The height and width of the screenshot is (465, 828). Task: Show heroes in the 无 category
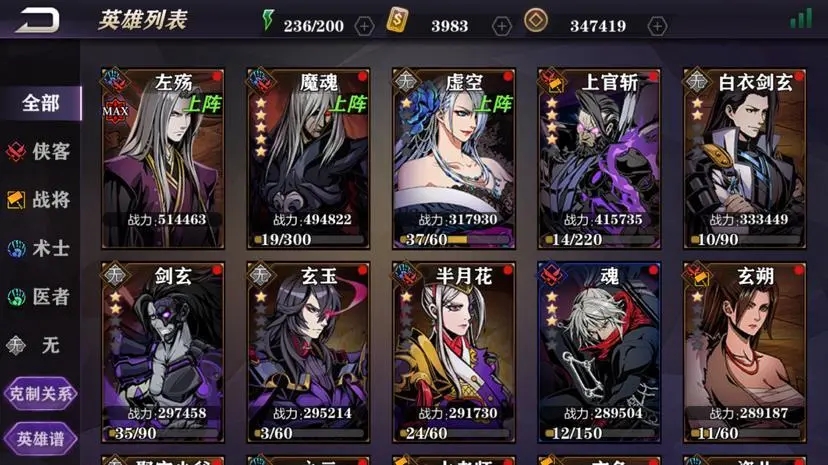tap(41, 345)
